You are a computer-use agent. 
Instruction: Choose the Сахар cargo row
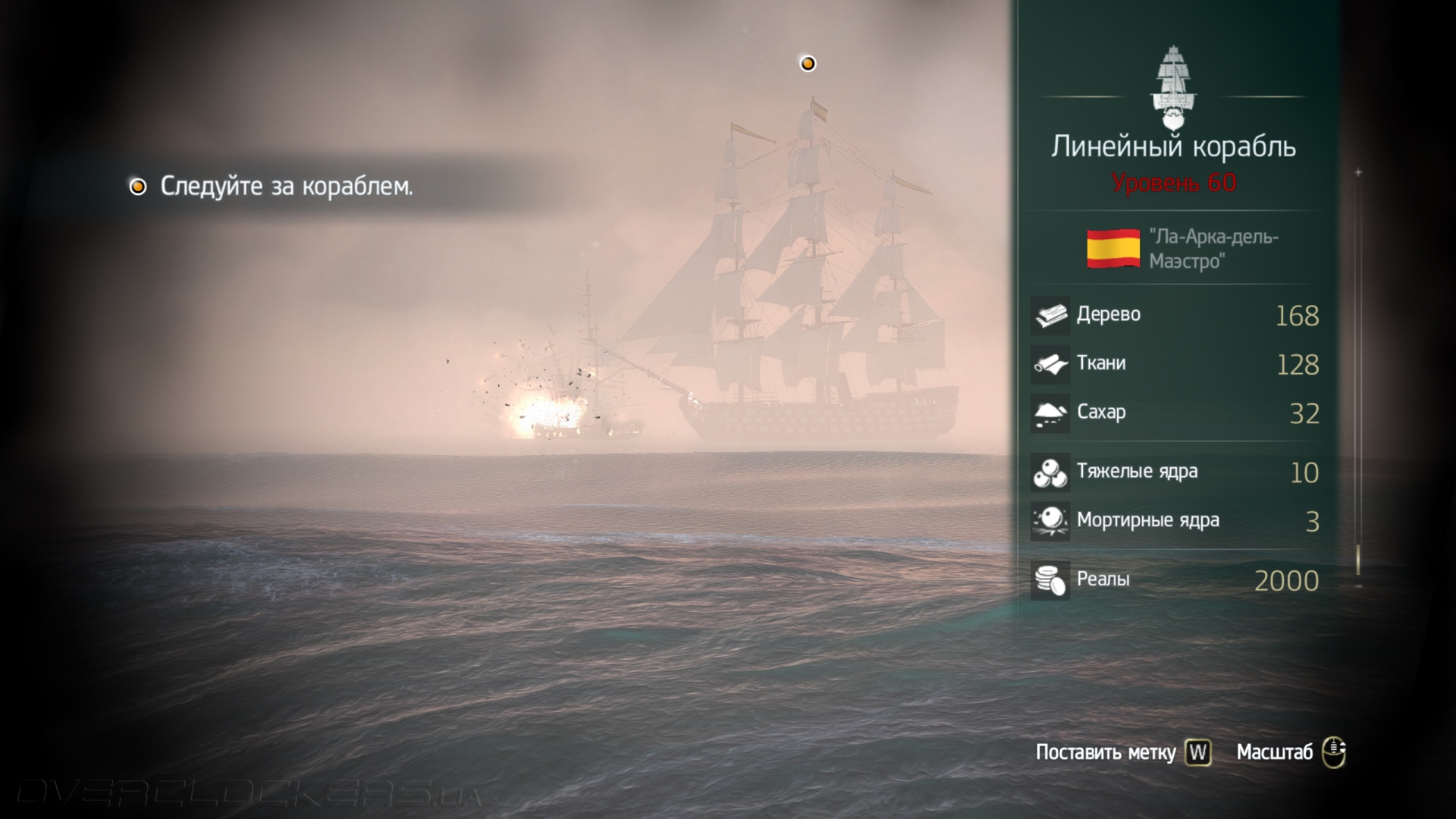(1174, 413)
